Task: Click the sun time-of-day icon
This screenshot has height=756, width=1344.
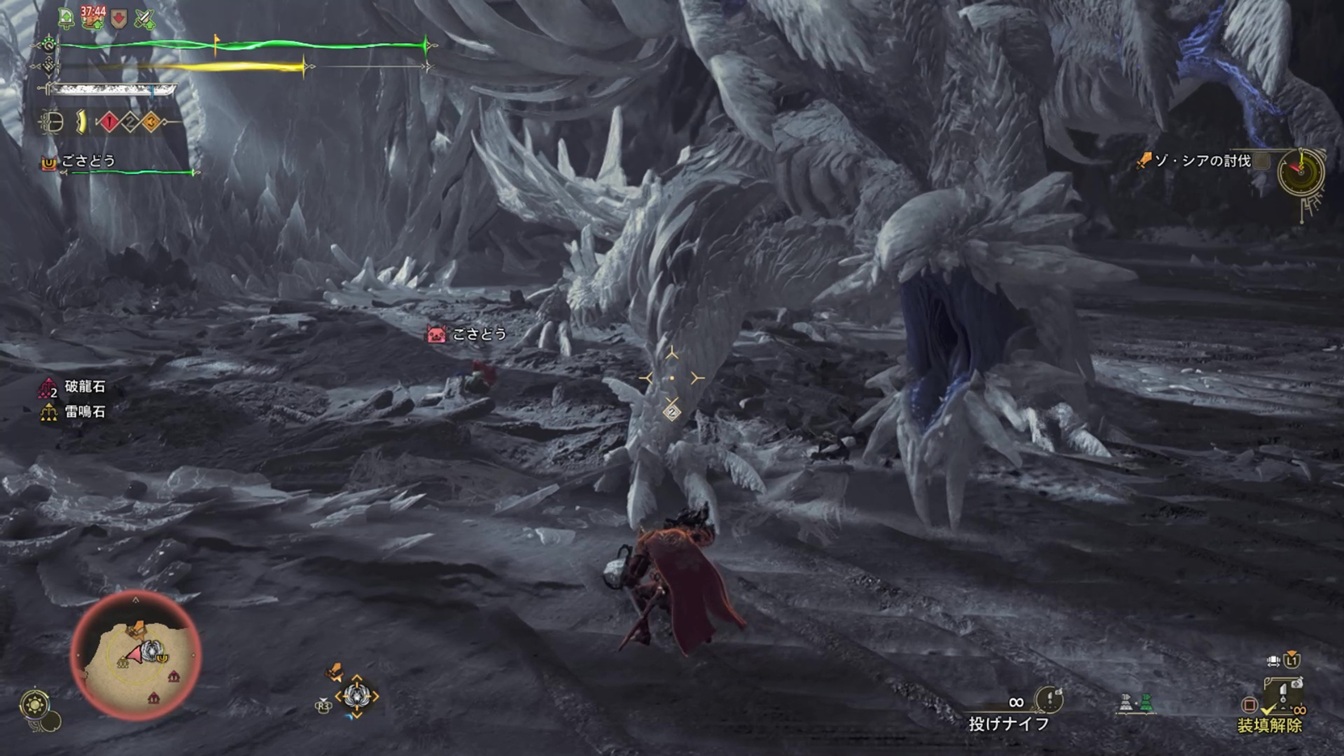Action: click(34, 704)
